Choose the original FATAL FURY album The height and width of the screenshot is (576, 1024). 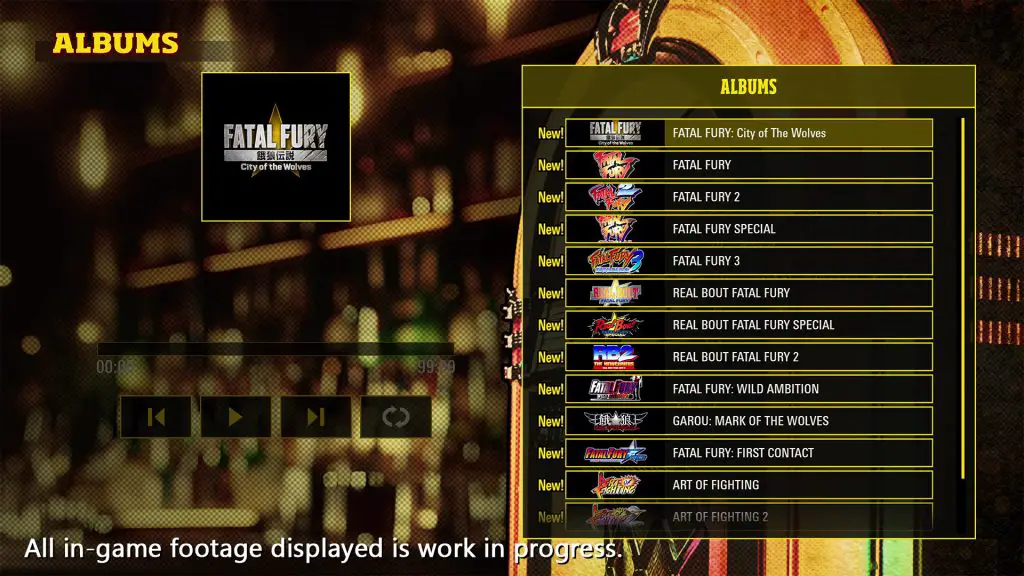click(x=748, y=165)
